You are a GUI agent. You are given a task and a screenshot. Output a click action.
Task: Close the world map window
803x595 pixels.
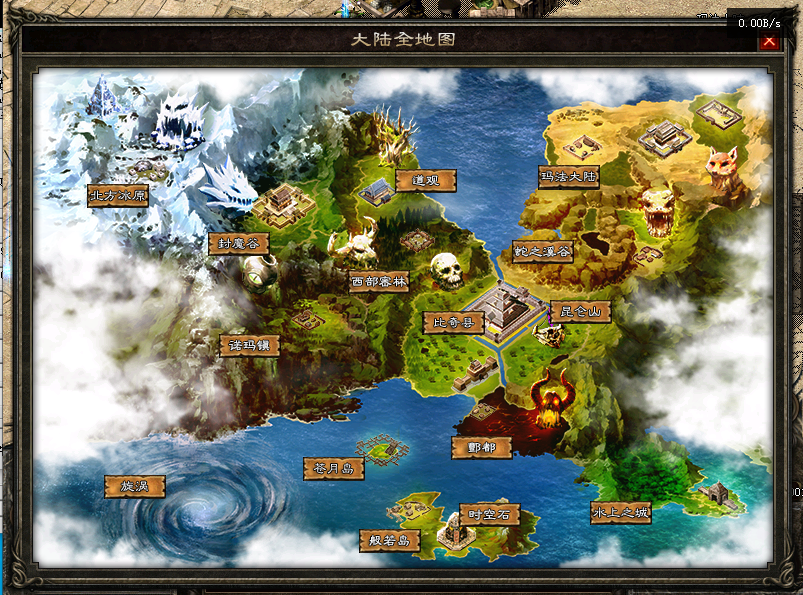pyautogui.click(x=768, y=41)
